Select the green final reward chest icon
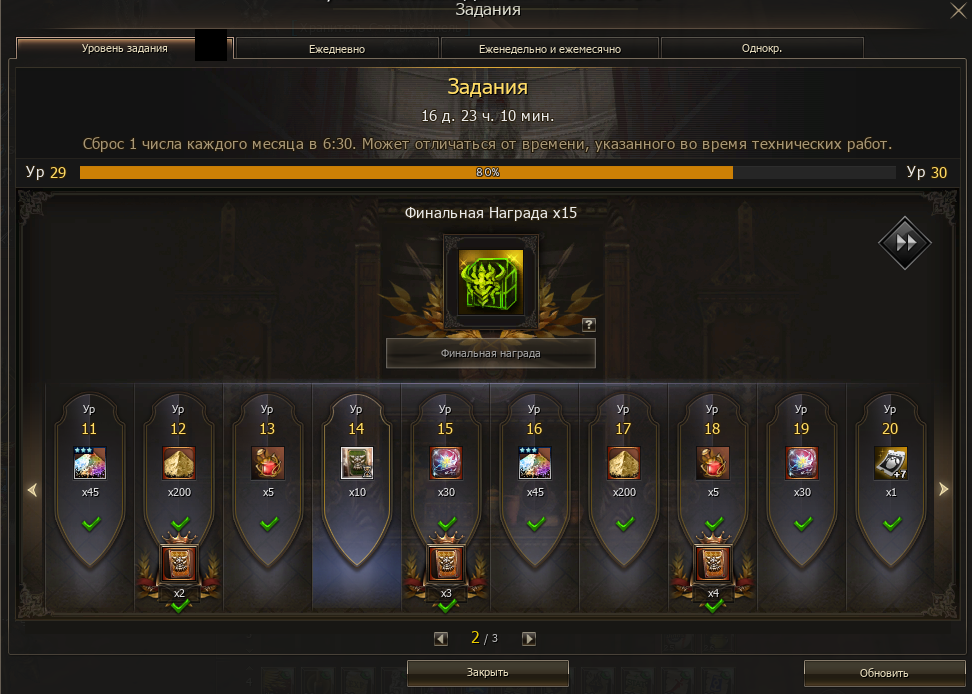The image size is (972, 698). click(x=490, y=283)
